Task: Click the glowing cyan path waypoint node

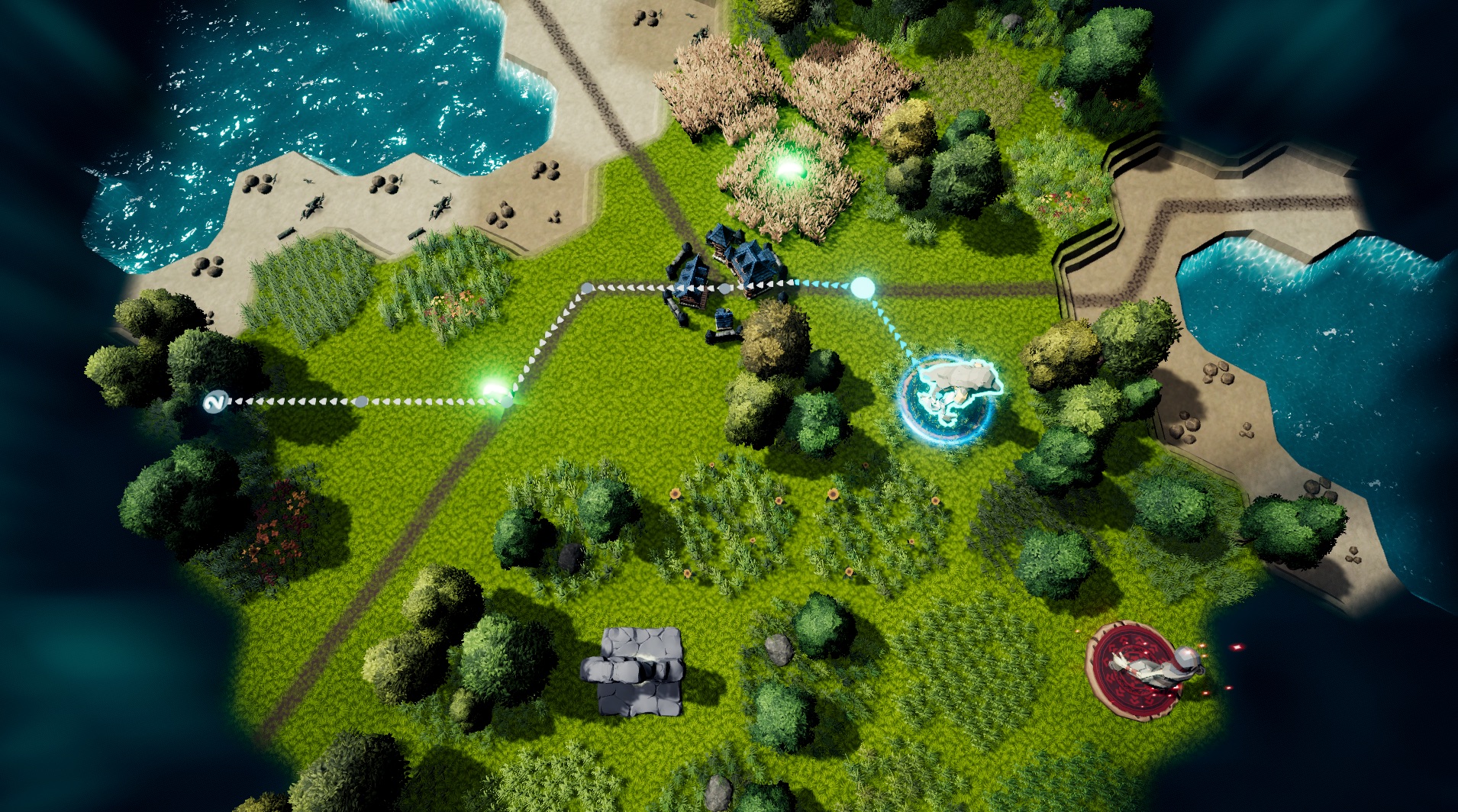Action: [x=862, y=287]
